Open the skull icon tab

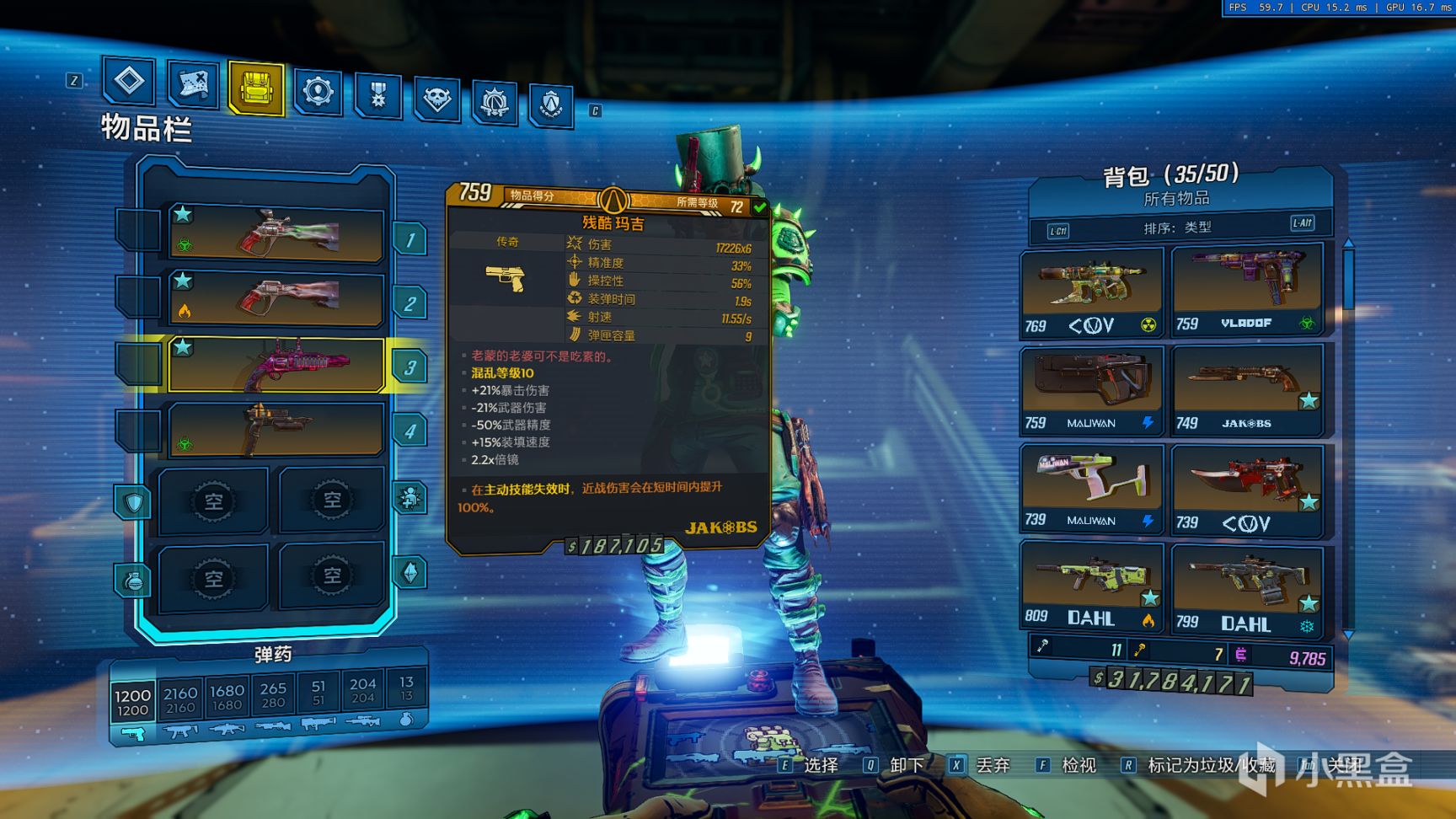point(436,99)
